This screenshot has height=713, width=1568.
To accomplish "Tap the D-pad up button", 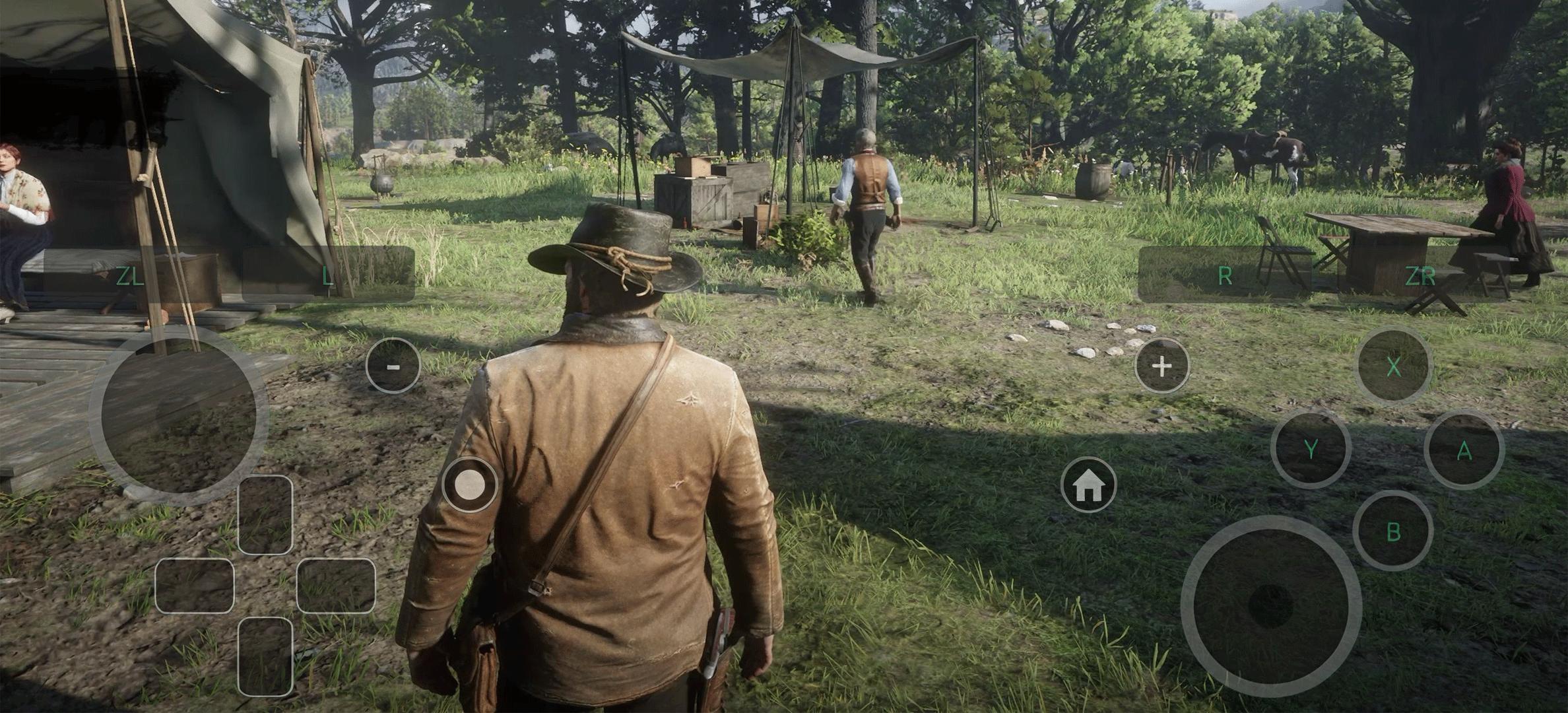I will click(x=265, y=515).
